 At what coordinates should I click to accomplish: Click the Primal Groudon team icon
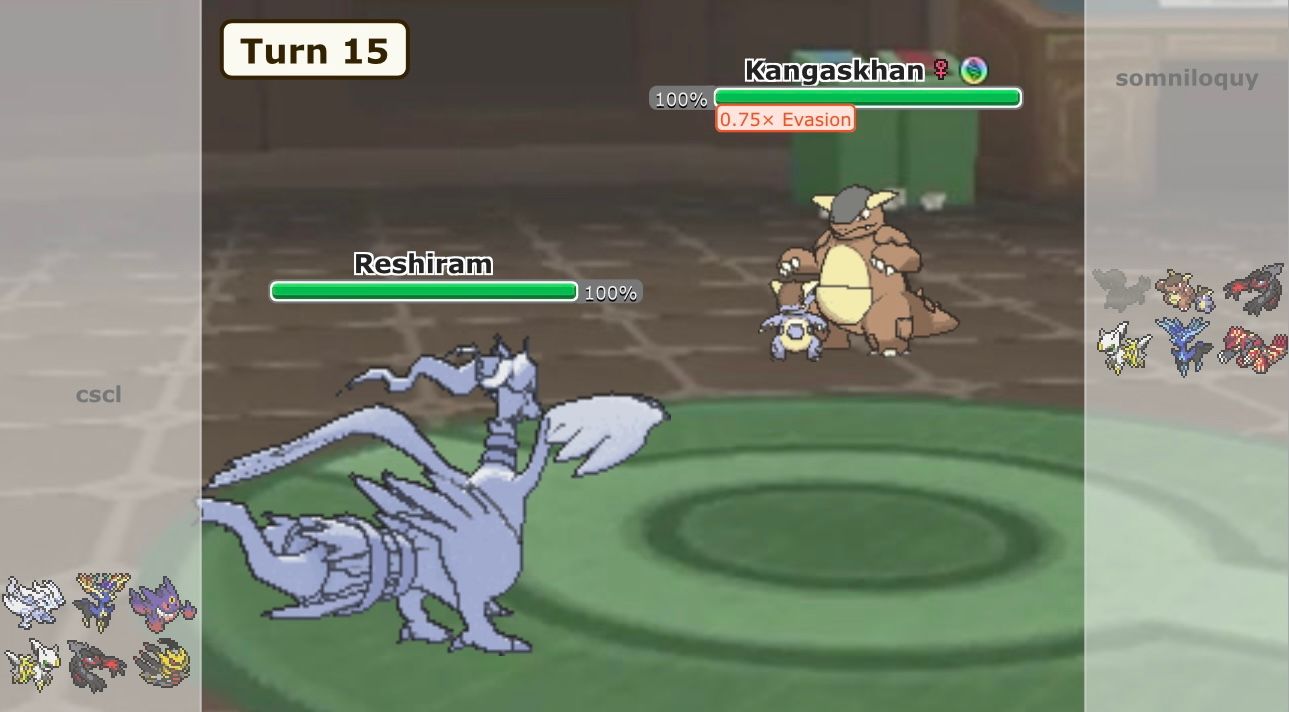tap(1252, 348)
